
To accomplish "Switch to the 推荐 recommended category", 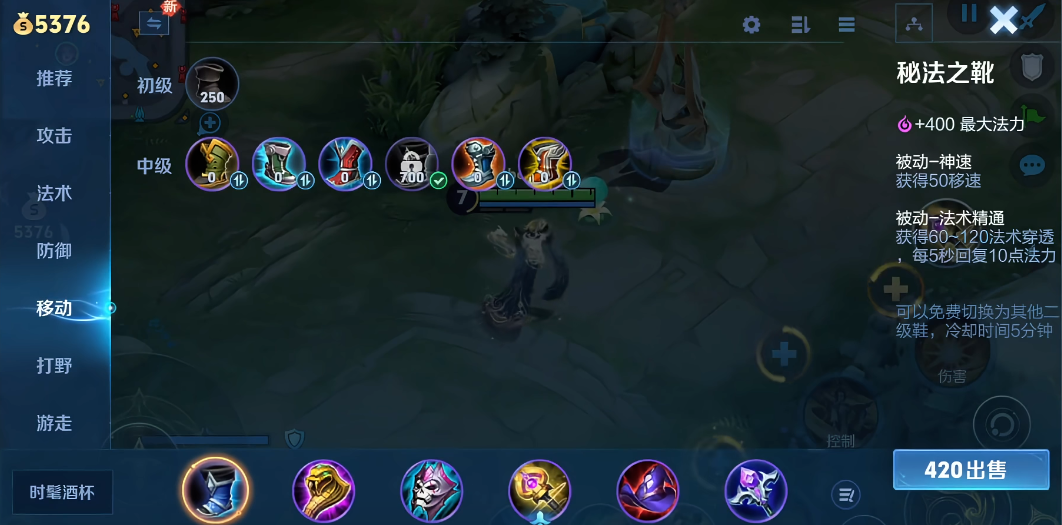I will tap(54, 79).
